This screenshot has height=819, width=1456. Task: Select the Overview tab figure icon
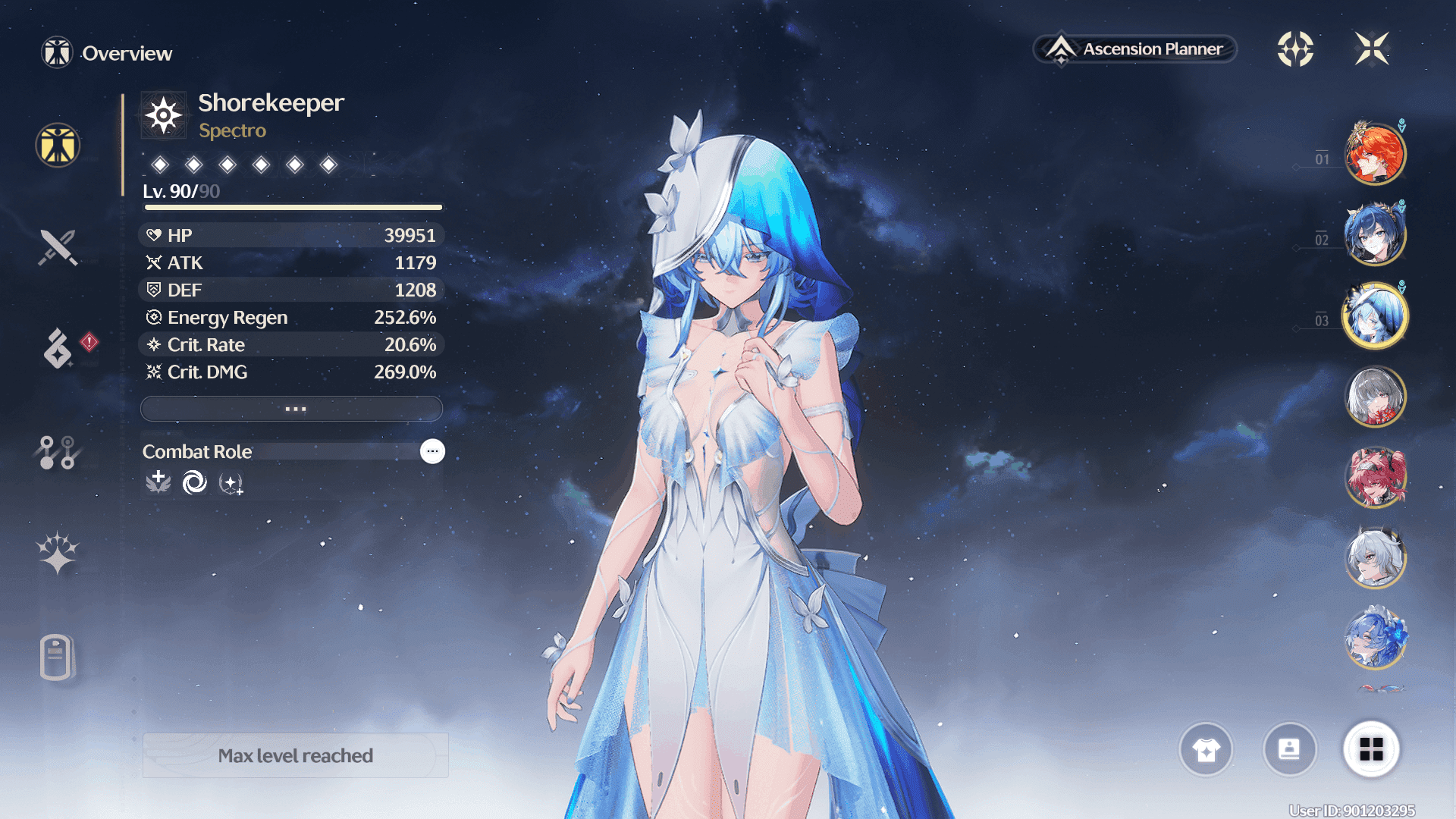tap(58, 145)
